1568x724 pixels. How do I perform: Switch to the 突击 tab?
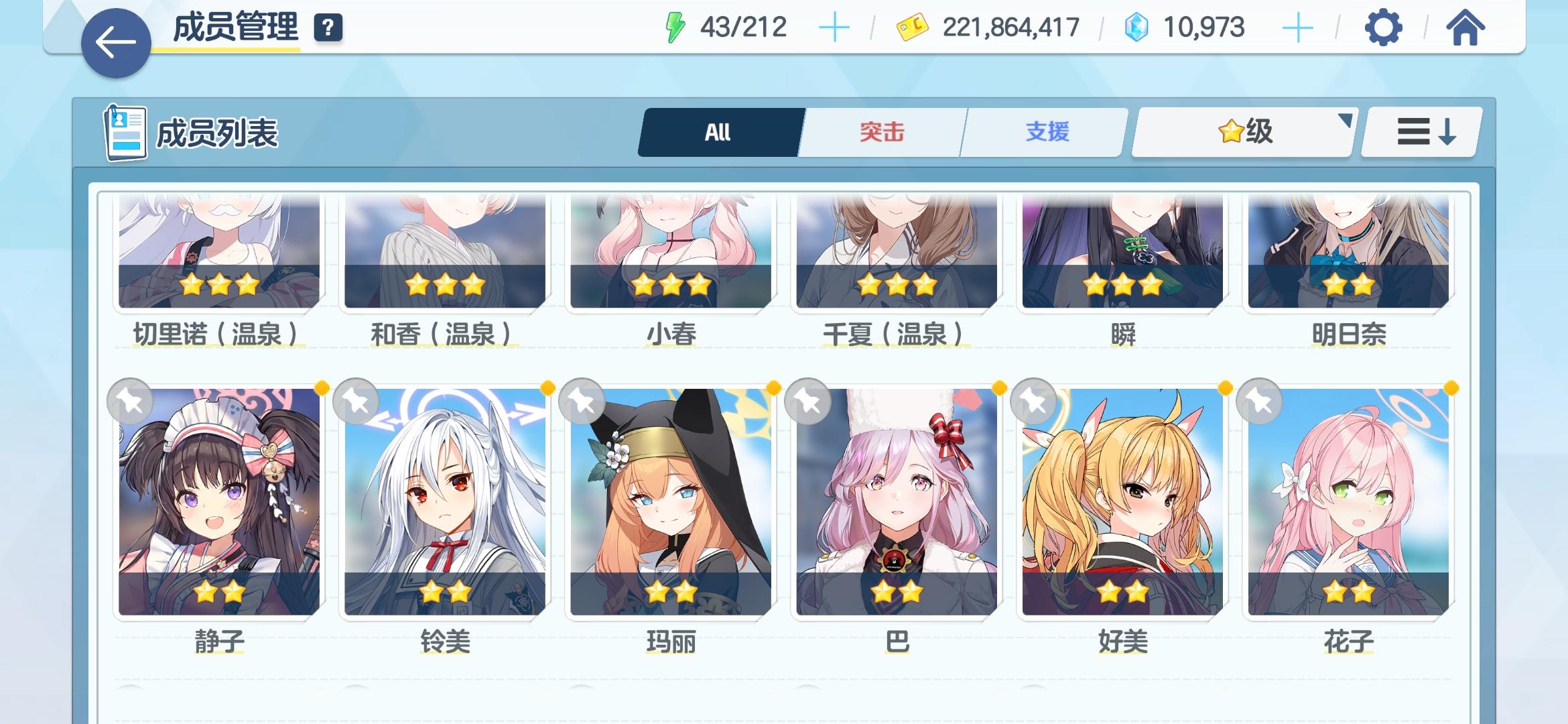(x=880, y=132)
